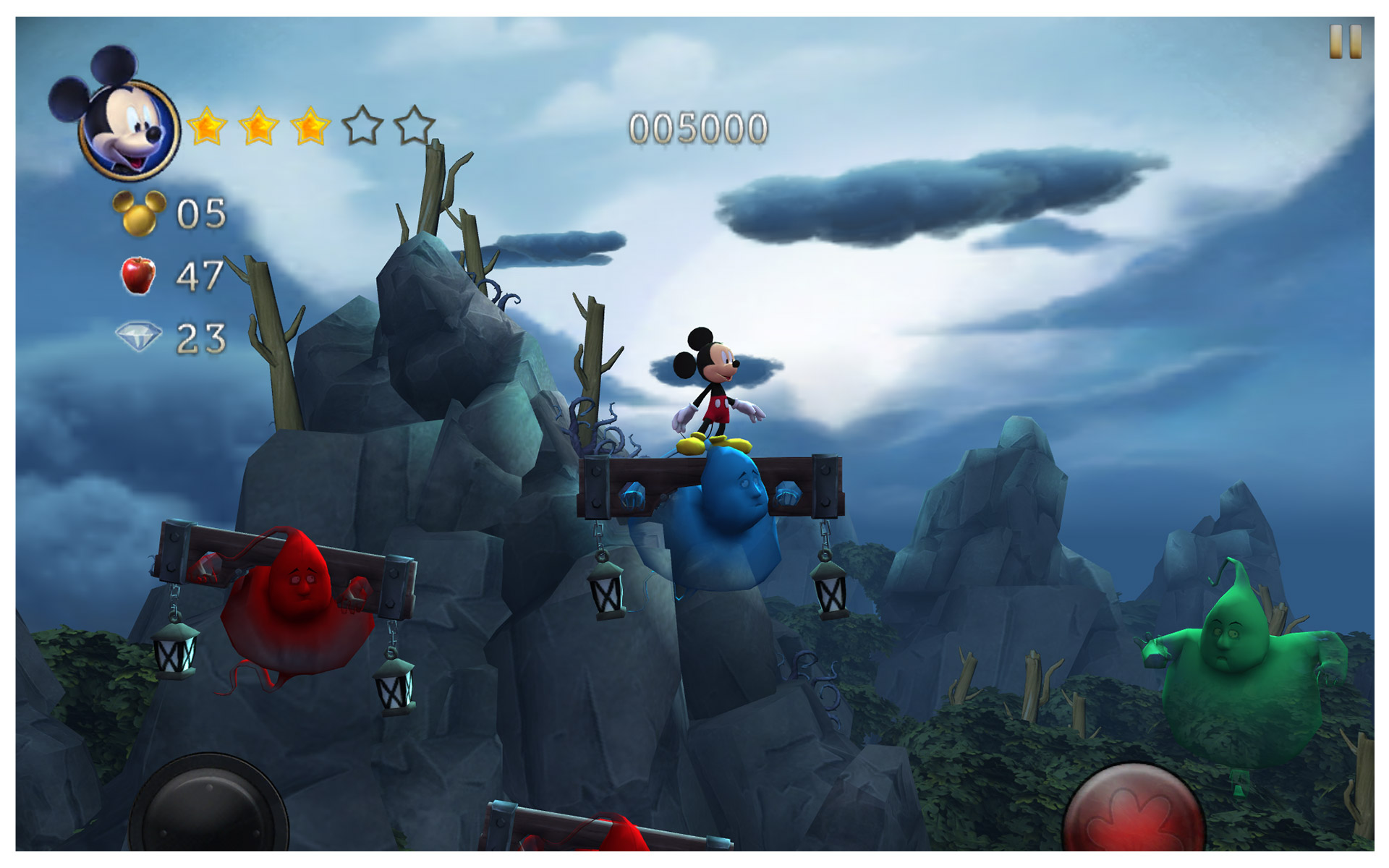The height and width of the screenshot is (868, 1389).
Task: Select the third earned star
Action: click(310, 127)
